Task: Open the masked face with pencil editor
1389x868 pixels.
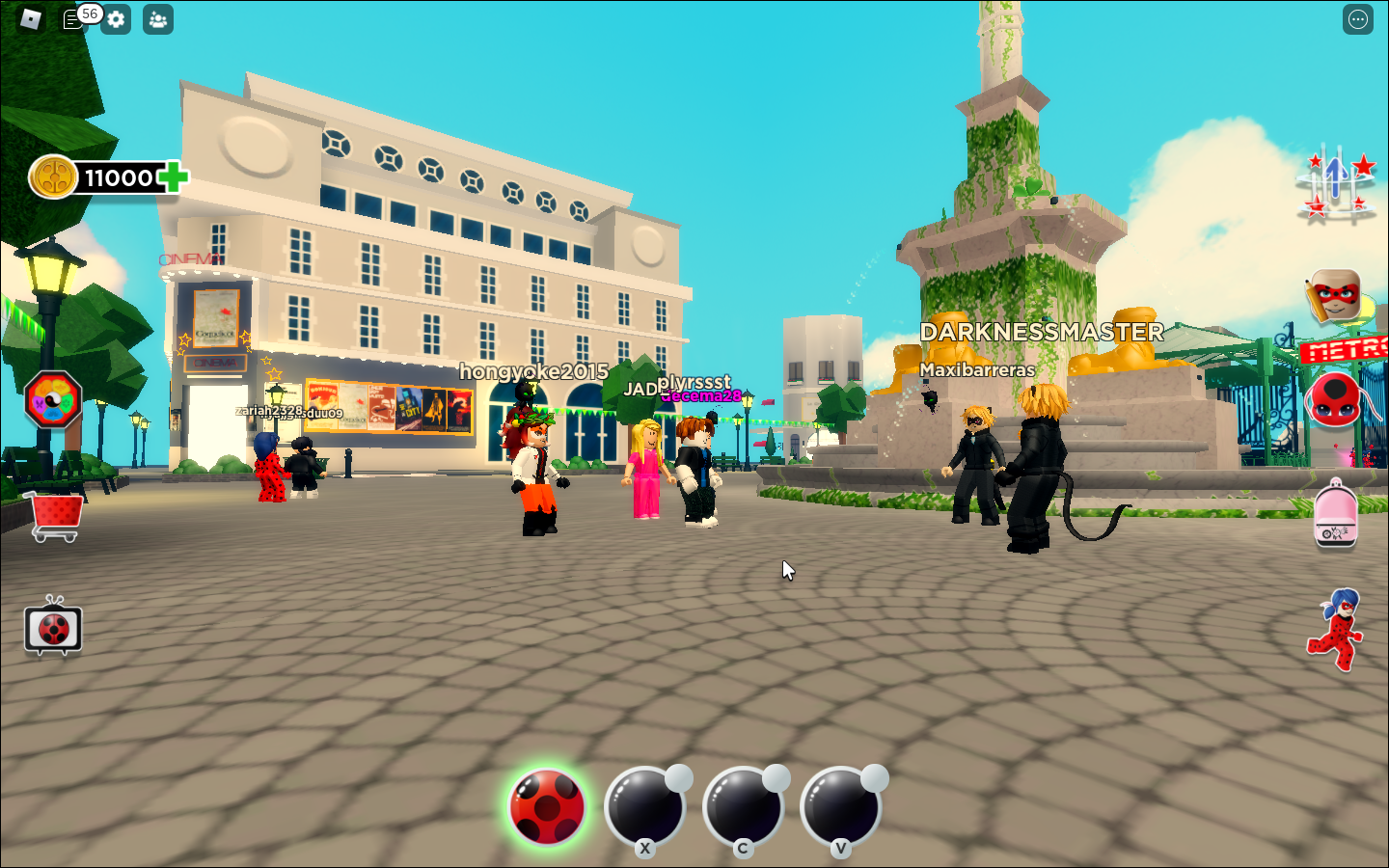Action: (1335, 295)
